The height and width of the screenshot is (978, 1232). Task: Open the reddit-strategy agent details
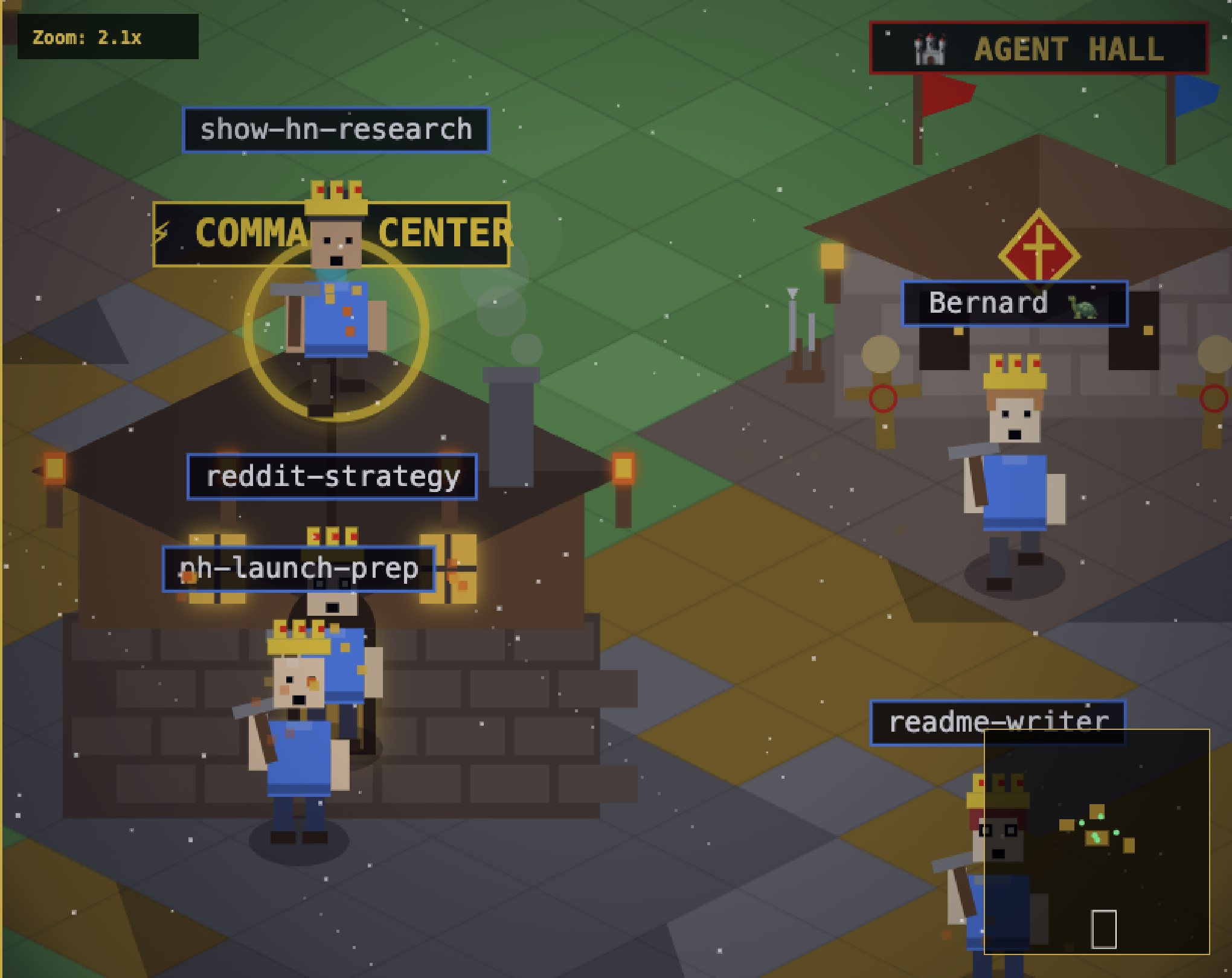[x=333, y=476]
